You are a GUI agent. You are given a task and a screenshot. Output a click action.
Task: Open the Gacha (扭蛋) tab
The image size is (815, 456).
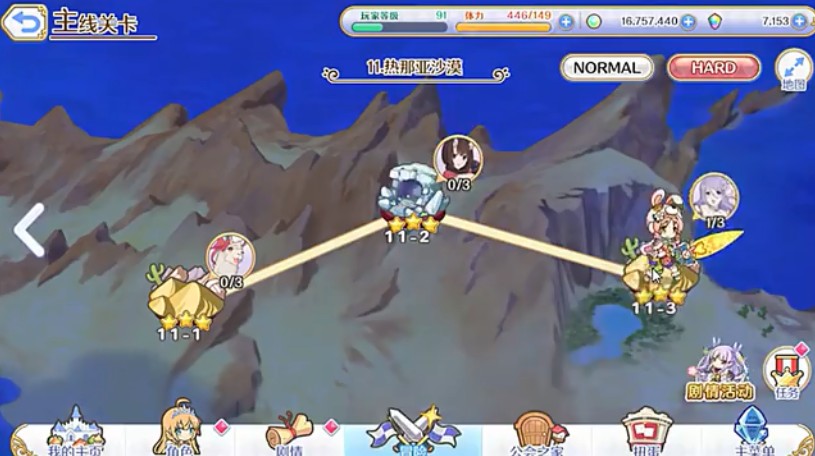tap(645, 431)
